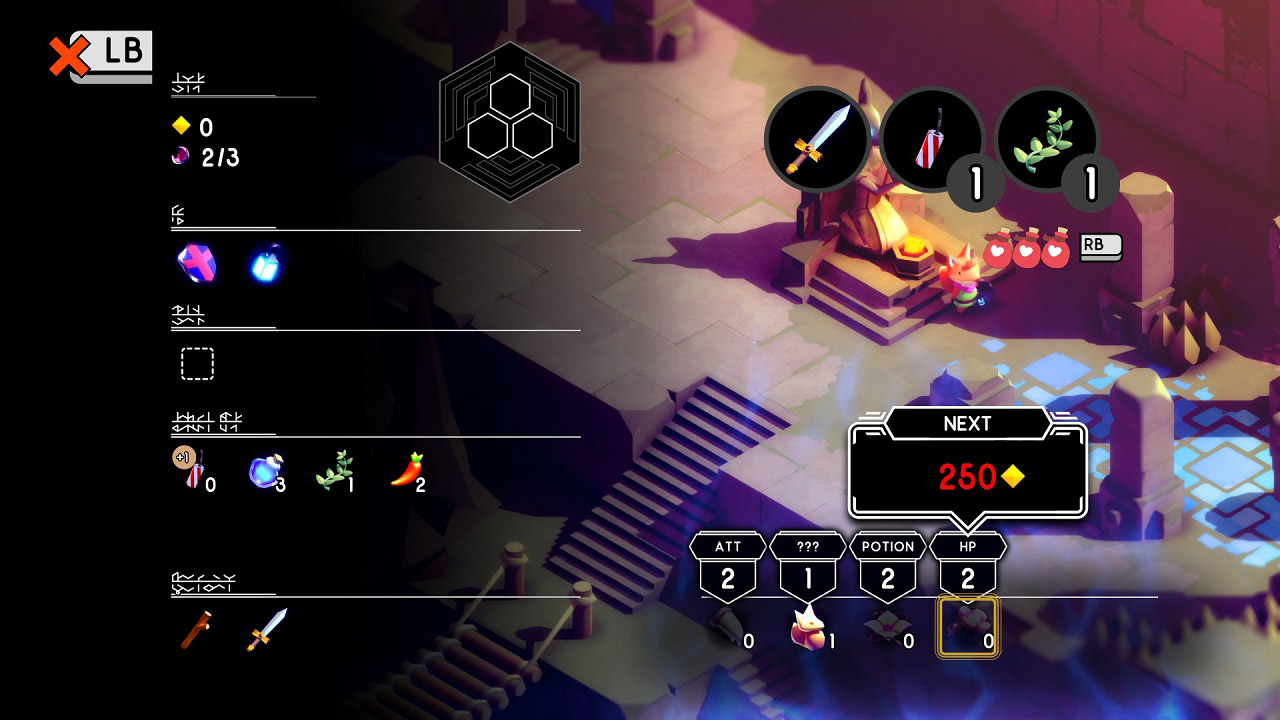Choose the fox statue offering item
The width and height of the screenshot is (1280, 720).
coord(807,628)
